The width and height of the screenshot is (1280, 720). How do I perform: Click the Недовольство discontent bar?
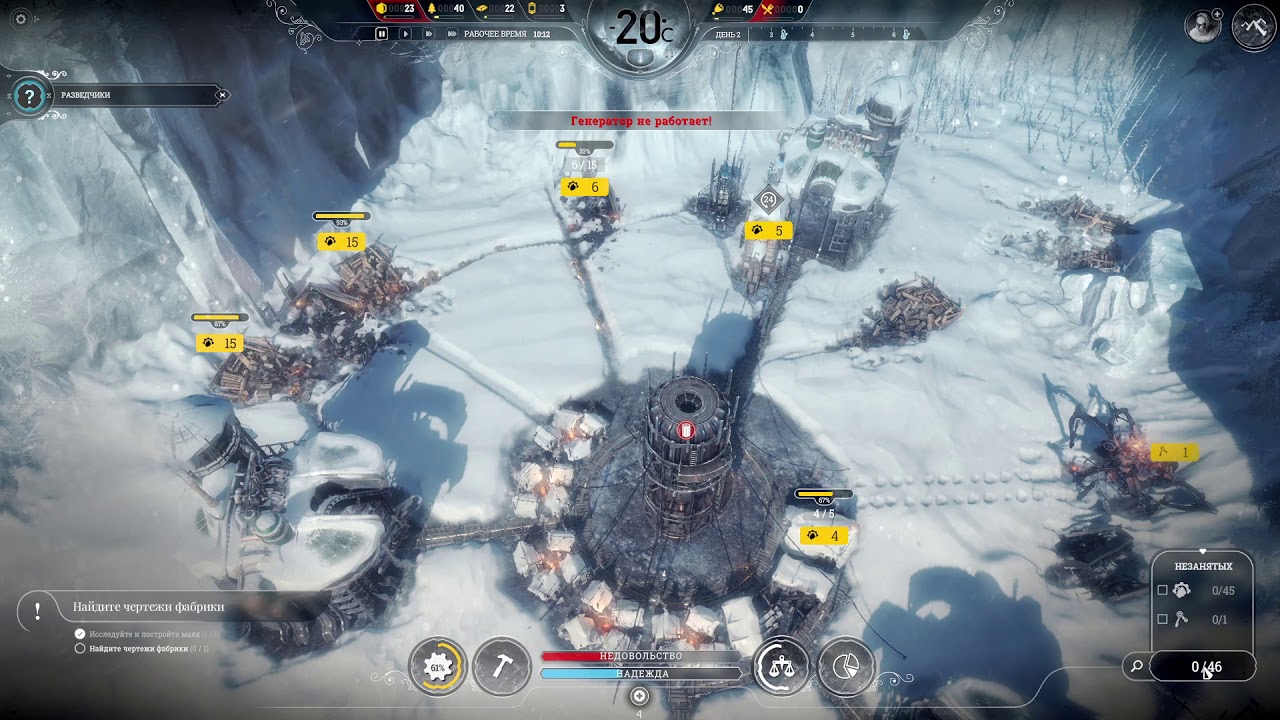[641, 656]
